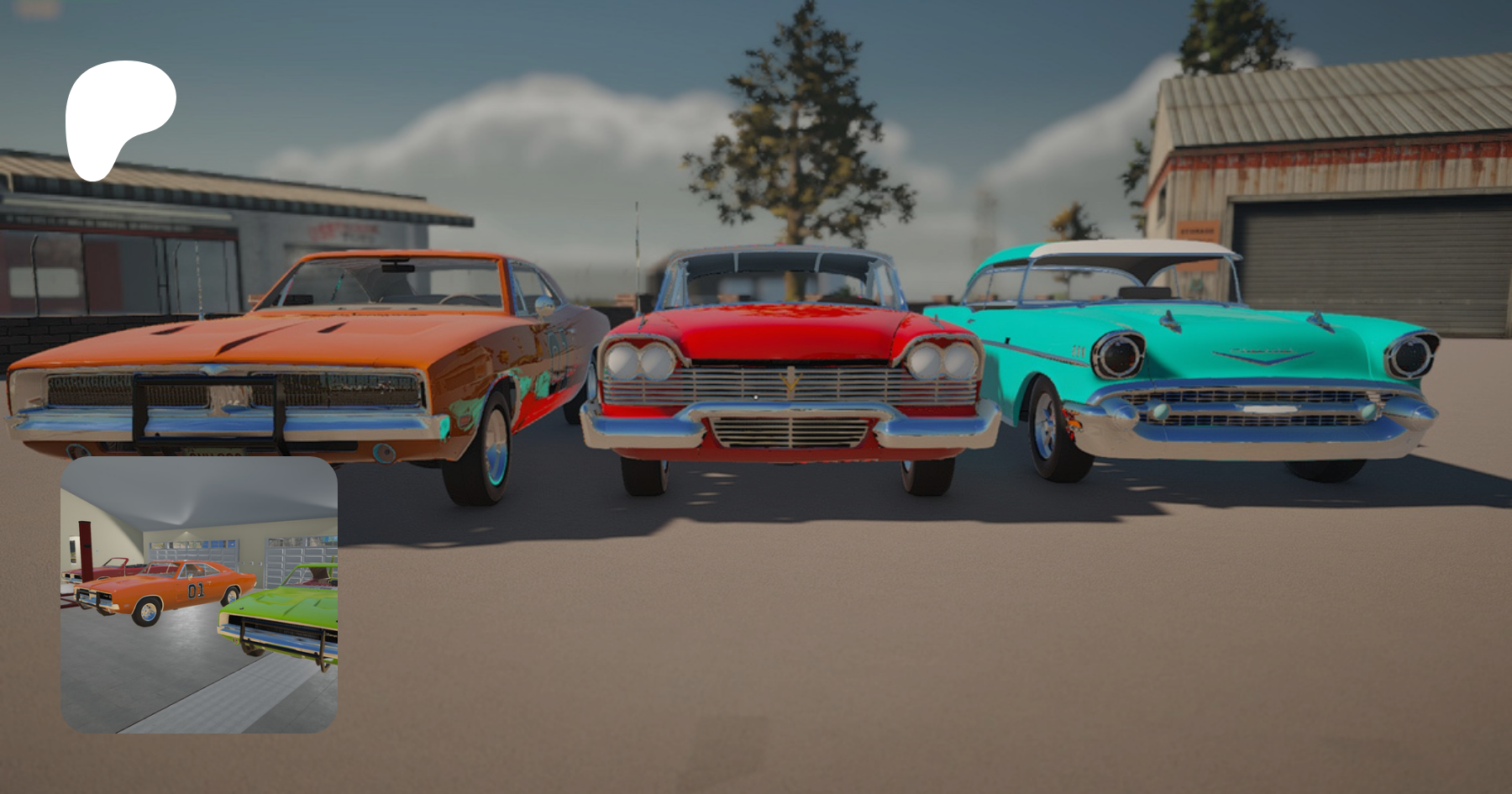Open the orange car garage thumbnail
The image size is (1512, 794).
coord(199,594)
